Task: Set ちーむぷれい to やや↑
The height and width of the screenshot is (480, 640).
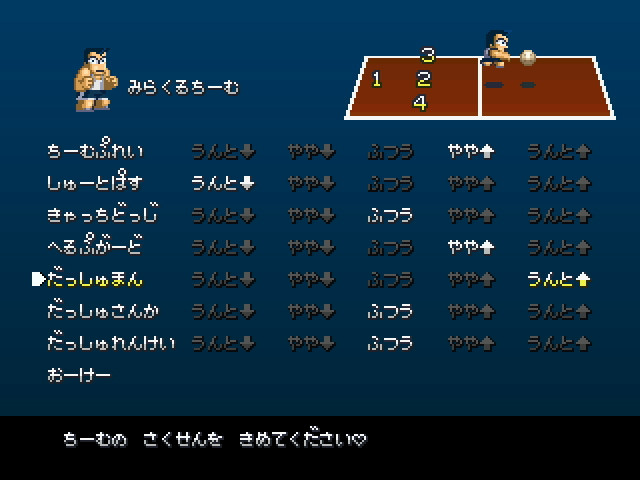Action: (x=471, y=152)
